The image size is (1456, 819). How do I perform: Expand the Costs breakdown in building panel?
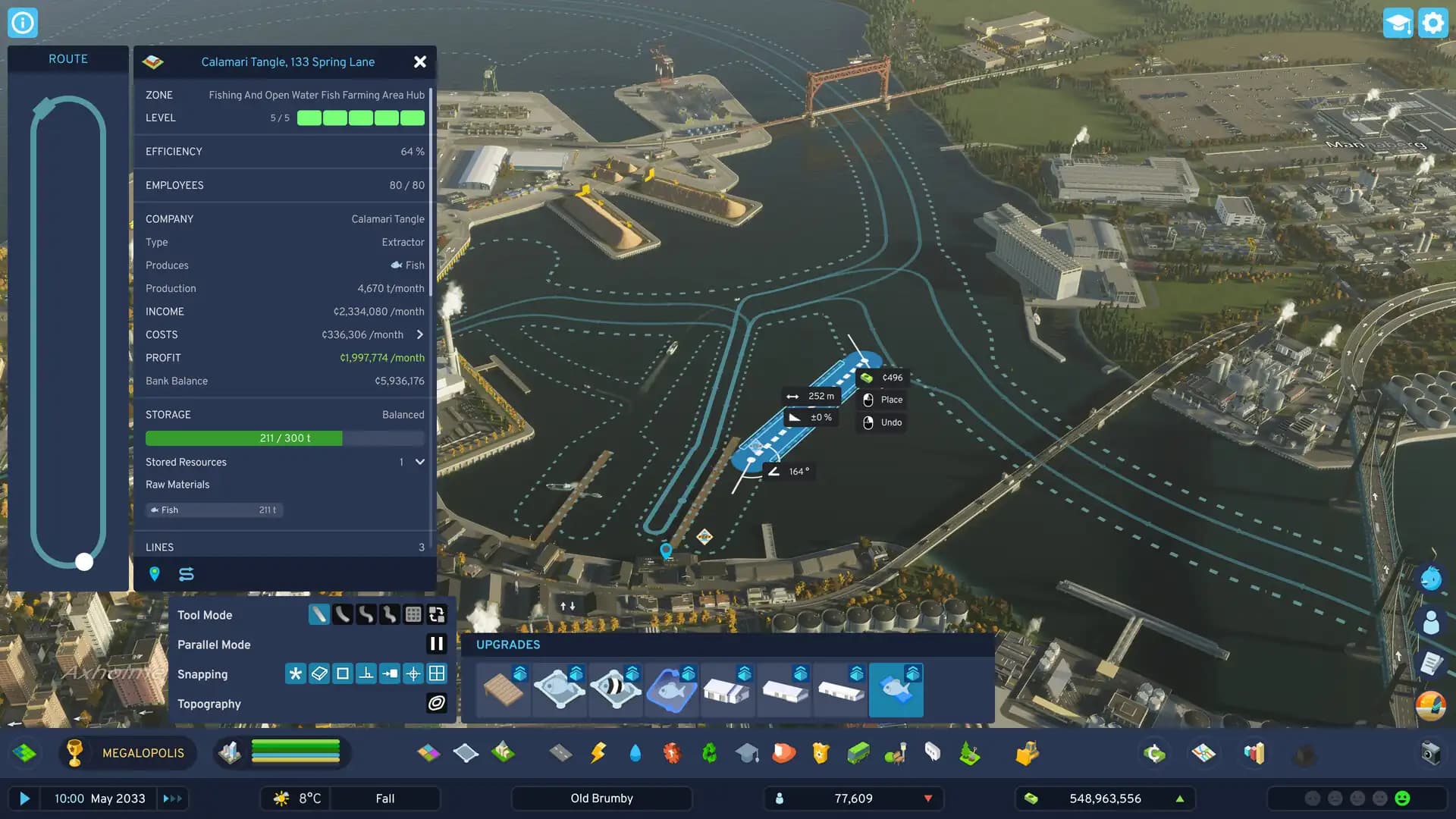click(419, 334)
